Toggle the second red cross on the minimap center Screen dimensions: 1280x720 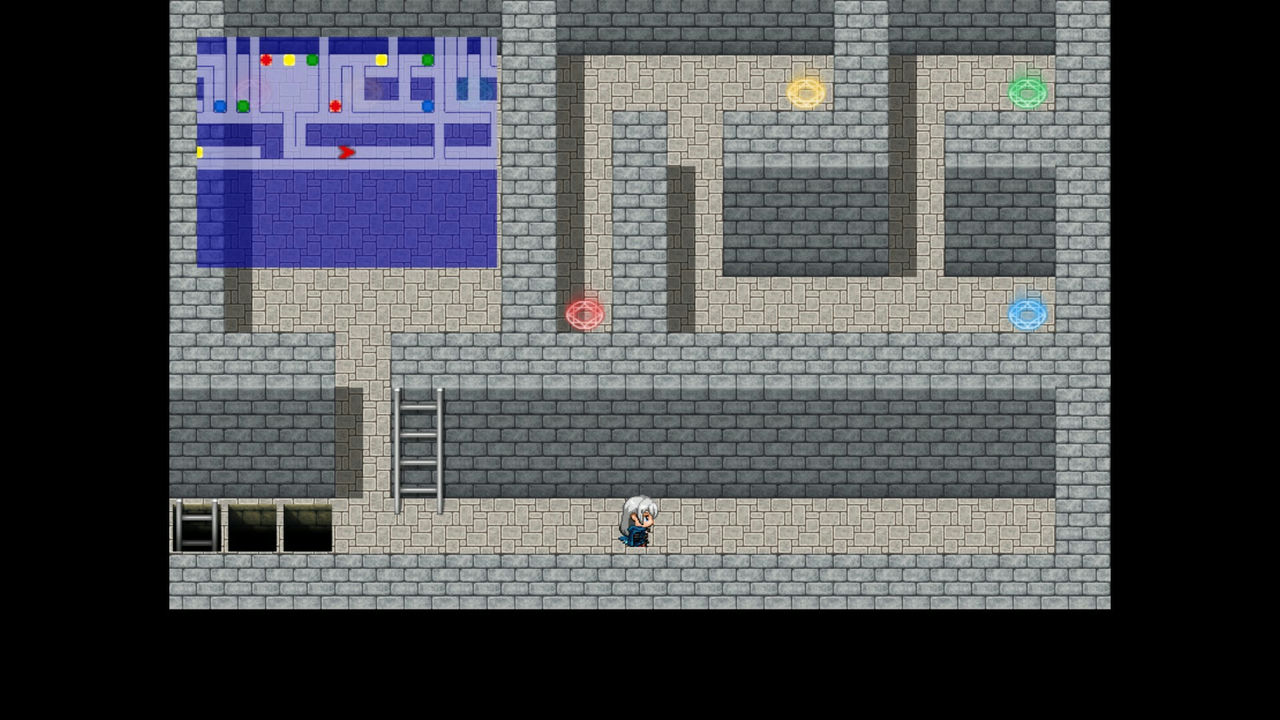coord(335,106)
